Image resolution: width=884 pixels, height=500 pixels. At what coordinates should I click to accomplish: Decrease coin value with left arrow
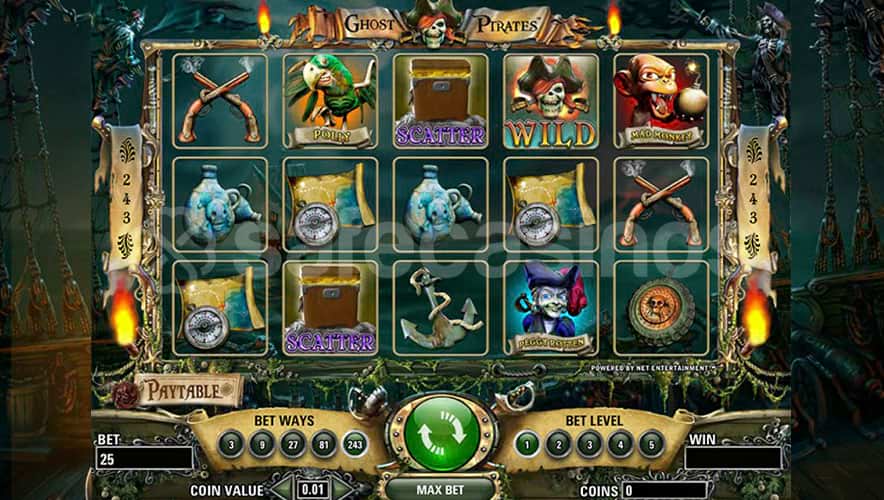pyautogui.click(x=285, y=490)
